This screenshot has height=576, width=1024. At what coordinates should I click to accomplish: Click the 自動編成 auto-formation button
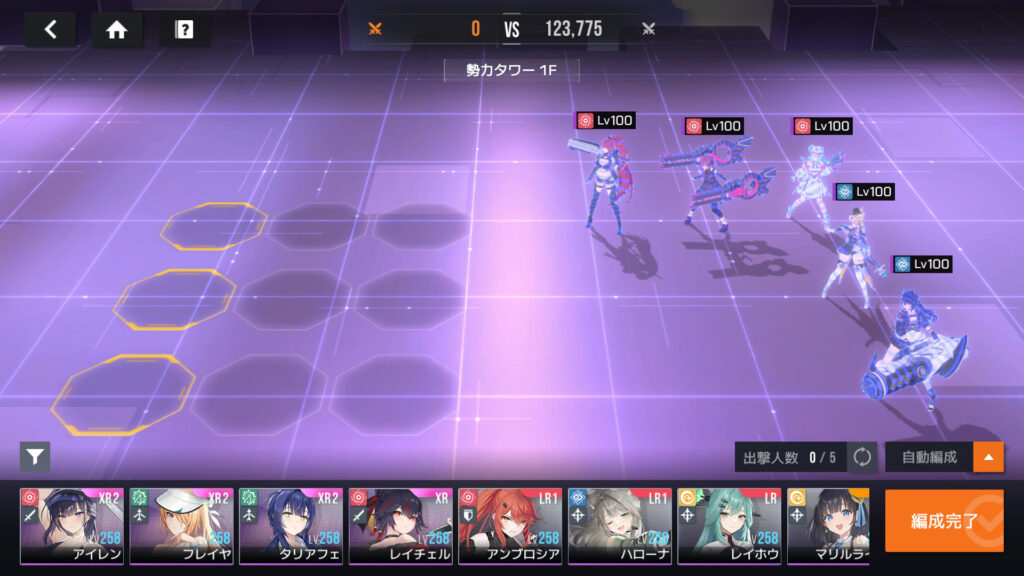click(929, 457)
